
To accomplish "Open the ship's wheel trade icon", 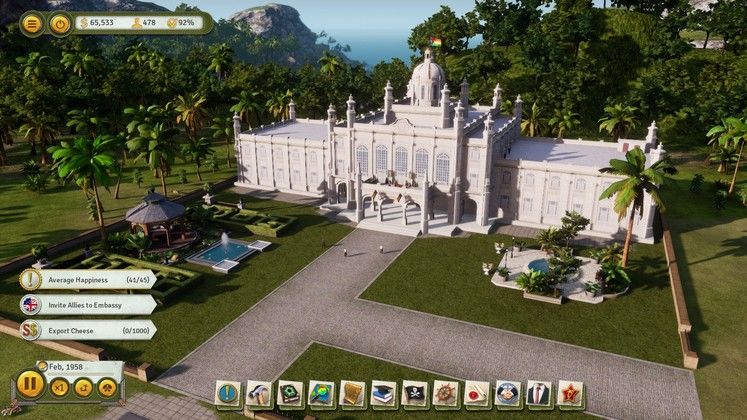I will [x=445, y=393].
